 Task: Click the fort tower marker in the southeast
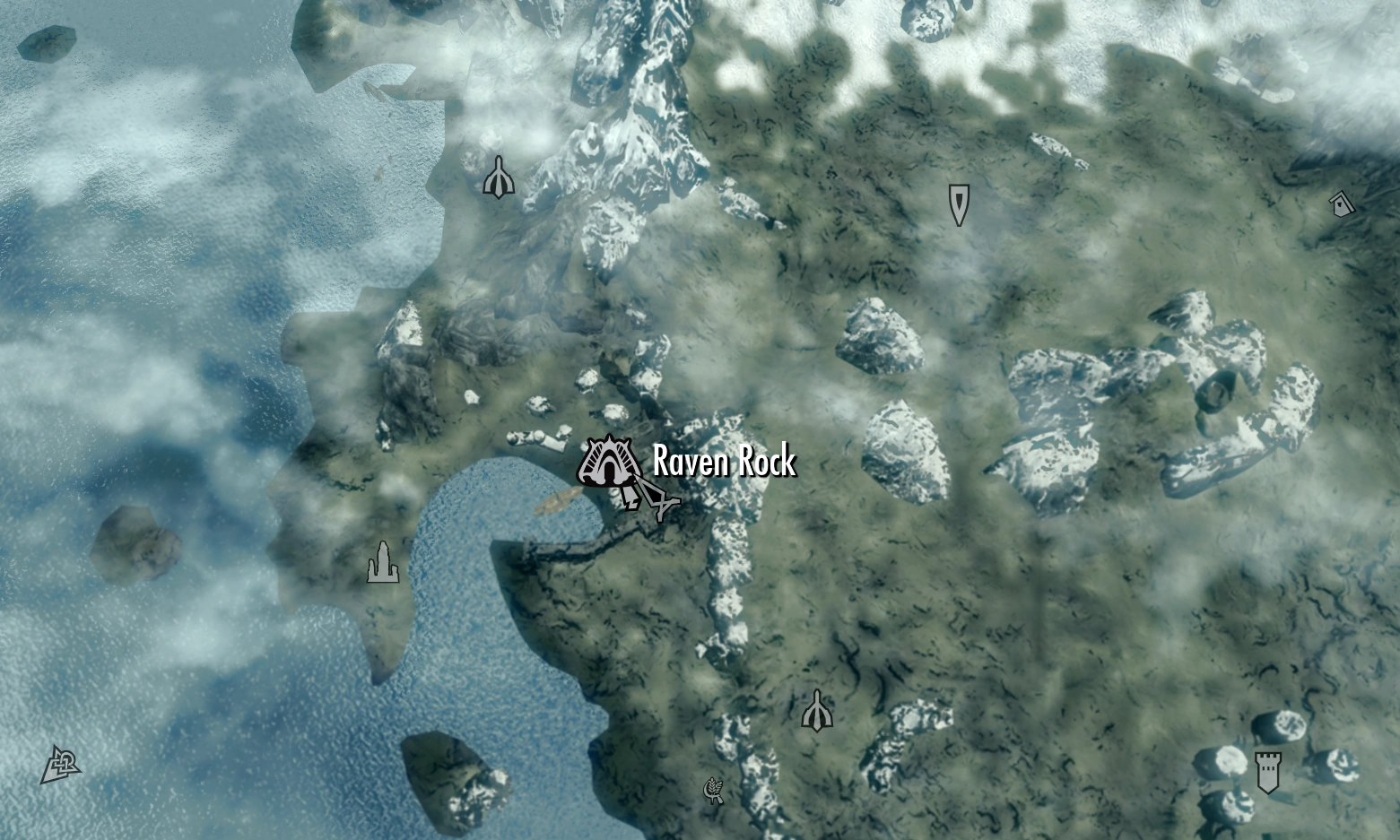tap(1268, 773)
